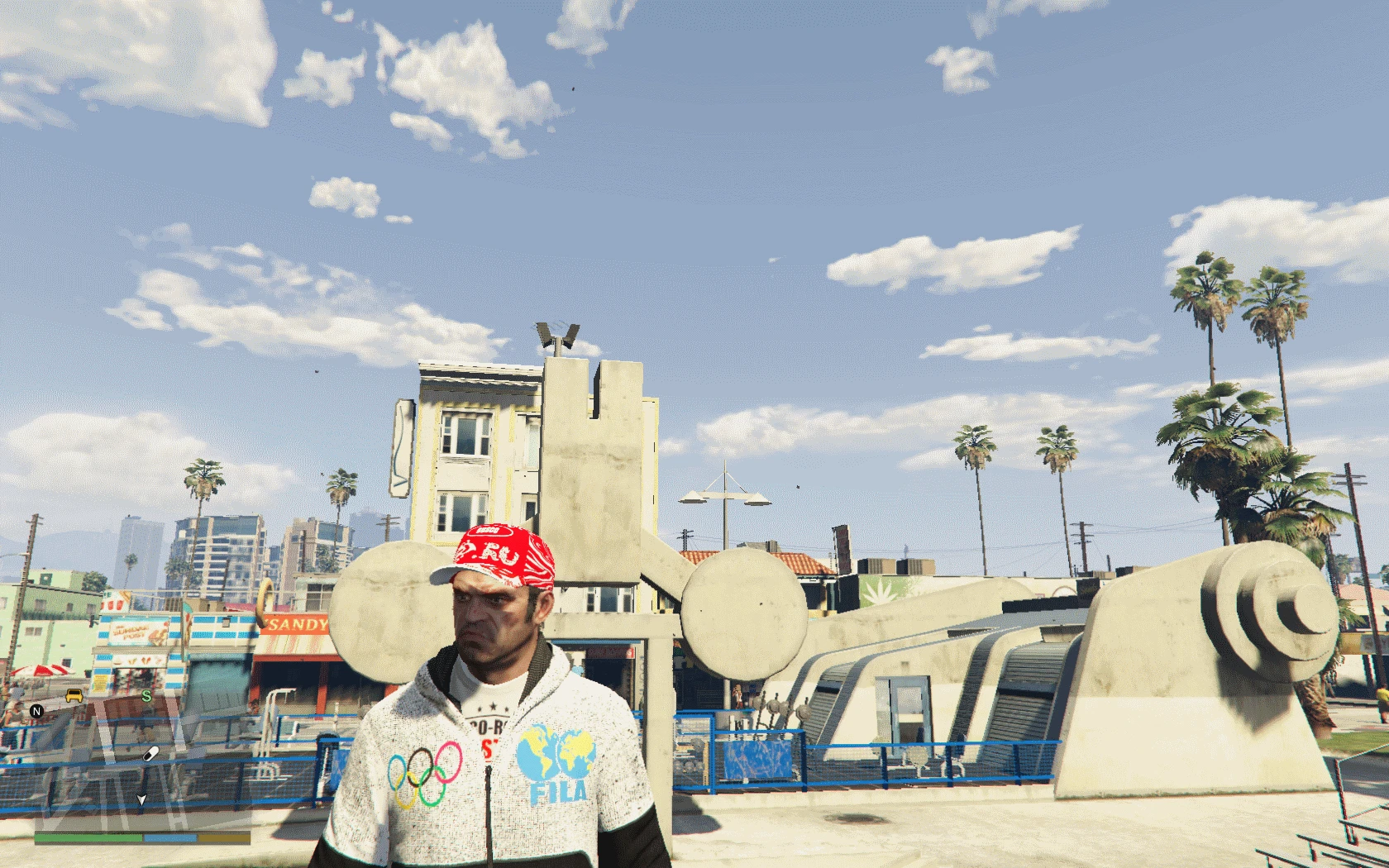Select the white player arrow on the minimap
The image size is (1389, 868).
[x=141, y=799]
